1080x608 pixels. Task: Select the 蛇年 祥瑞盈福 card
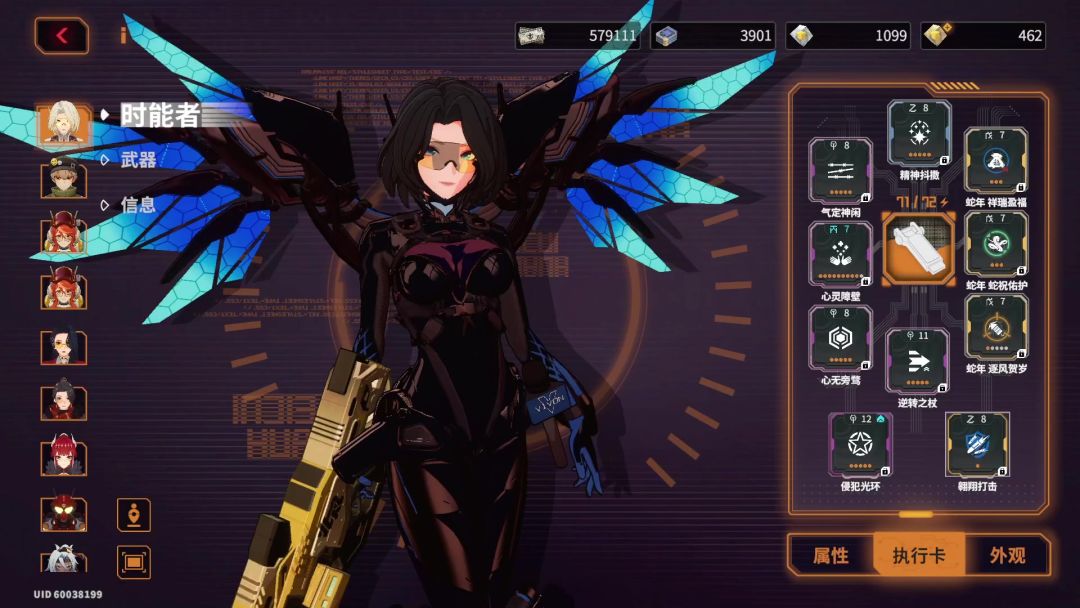coord(996,160)
